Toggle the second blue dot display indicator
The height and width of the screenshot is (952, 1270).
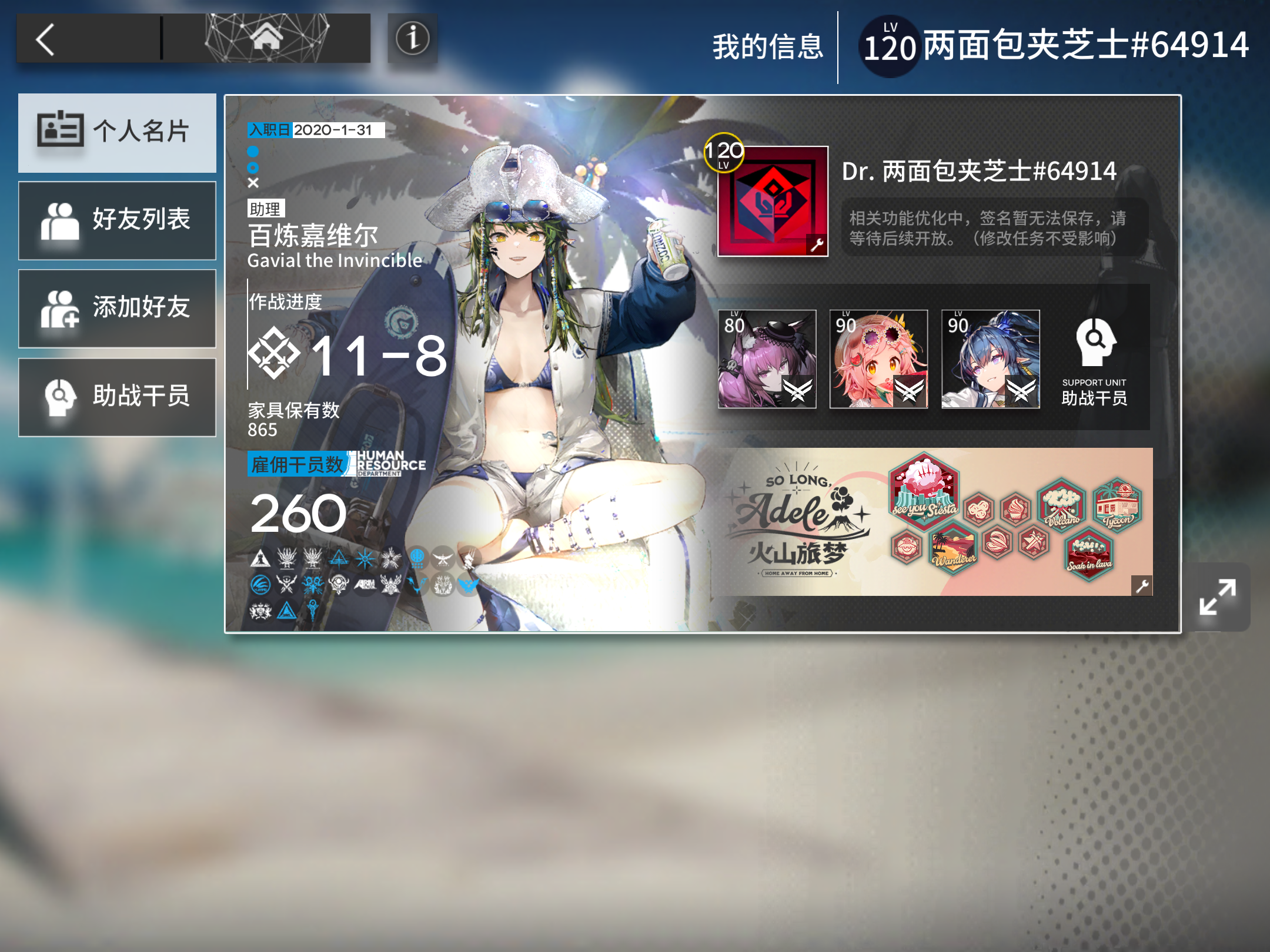click(252, 167)
